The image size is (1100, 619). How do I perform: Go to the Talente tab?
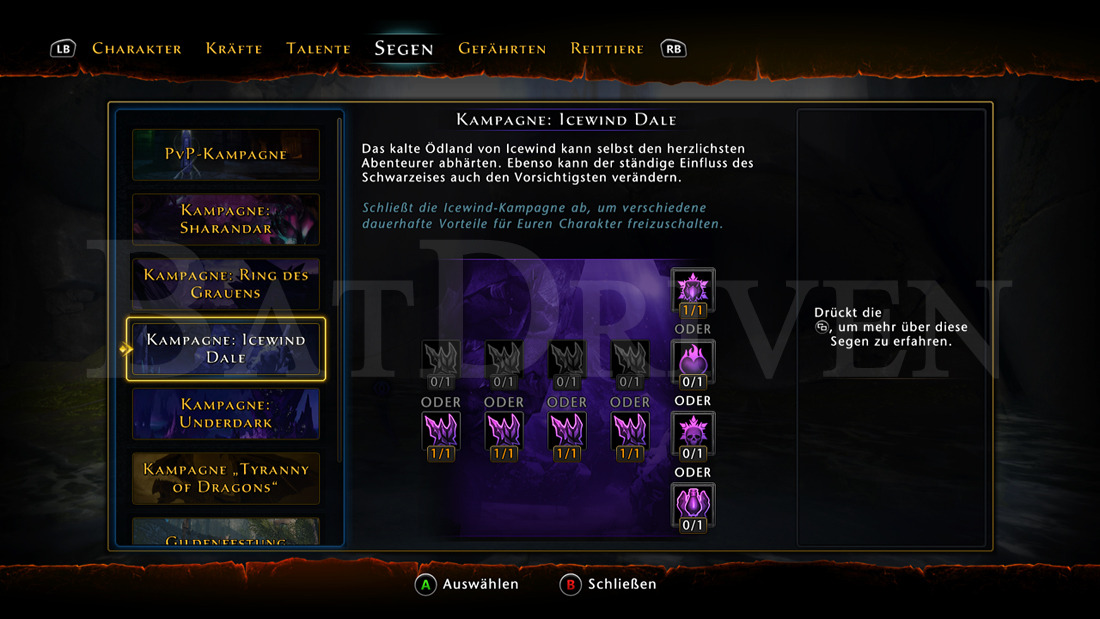click(318, 48)
